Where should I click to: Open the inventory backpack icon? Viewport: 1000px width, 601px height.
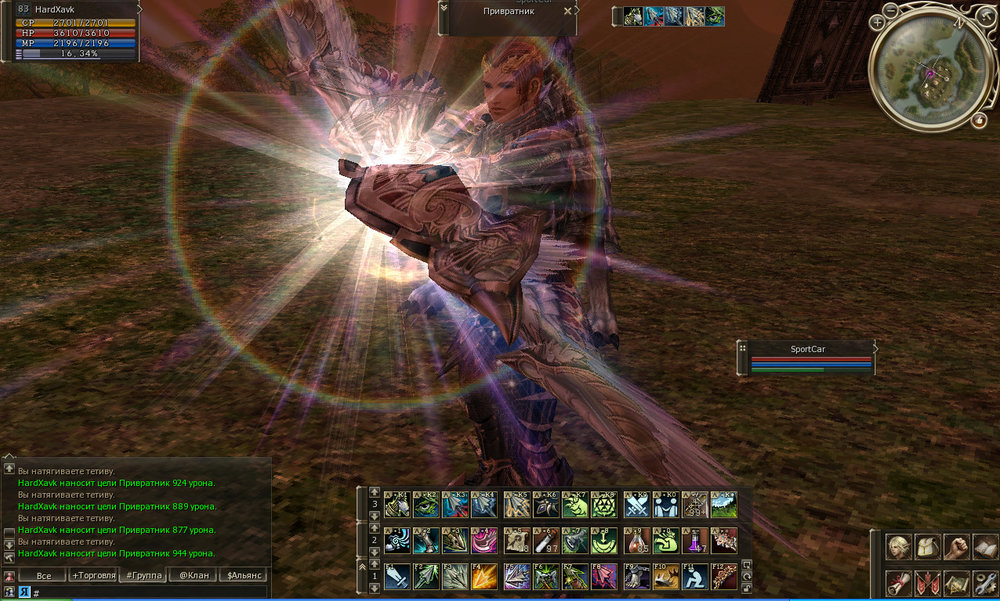pyautogui.click(x=927, y=548)
